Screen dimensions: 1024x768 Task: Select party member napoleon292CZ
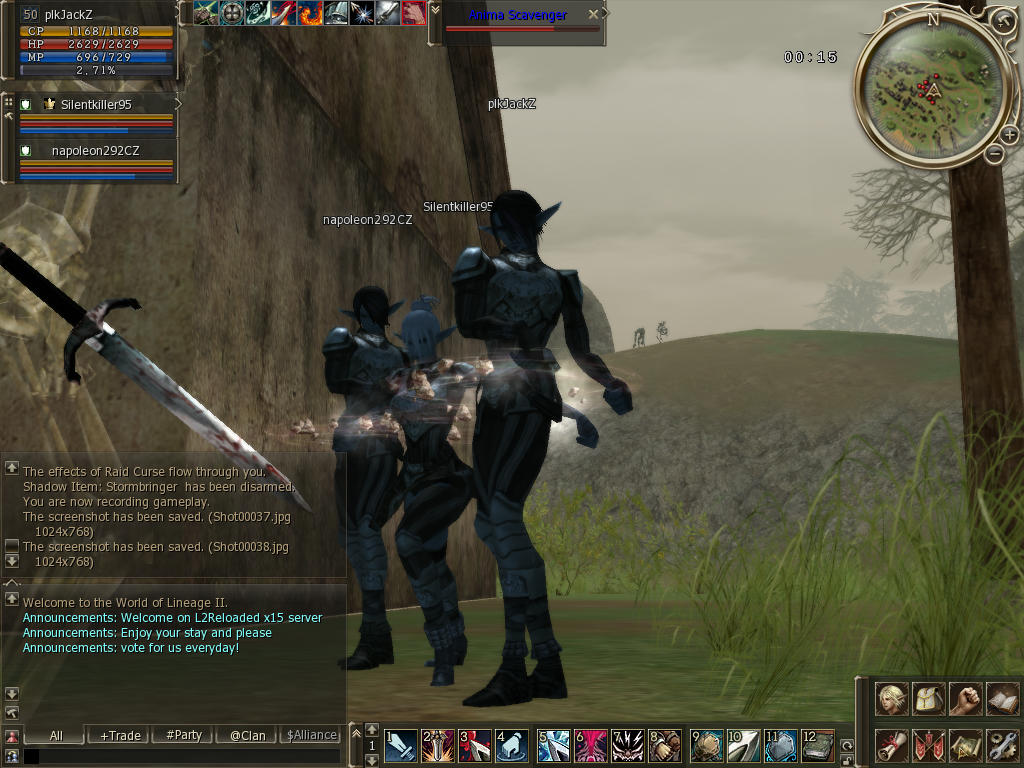(x=96, y=150)
